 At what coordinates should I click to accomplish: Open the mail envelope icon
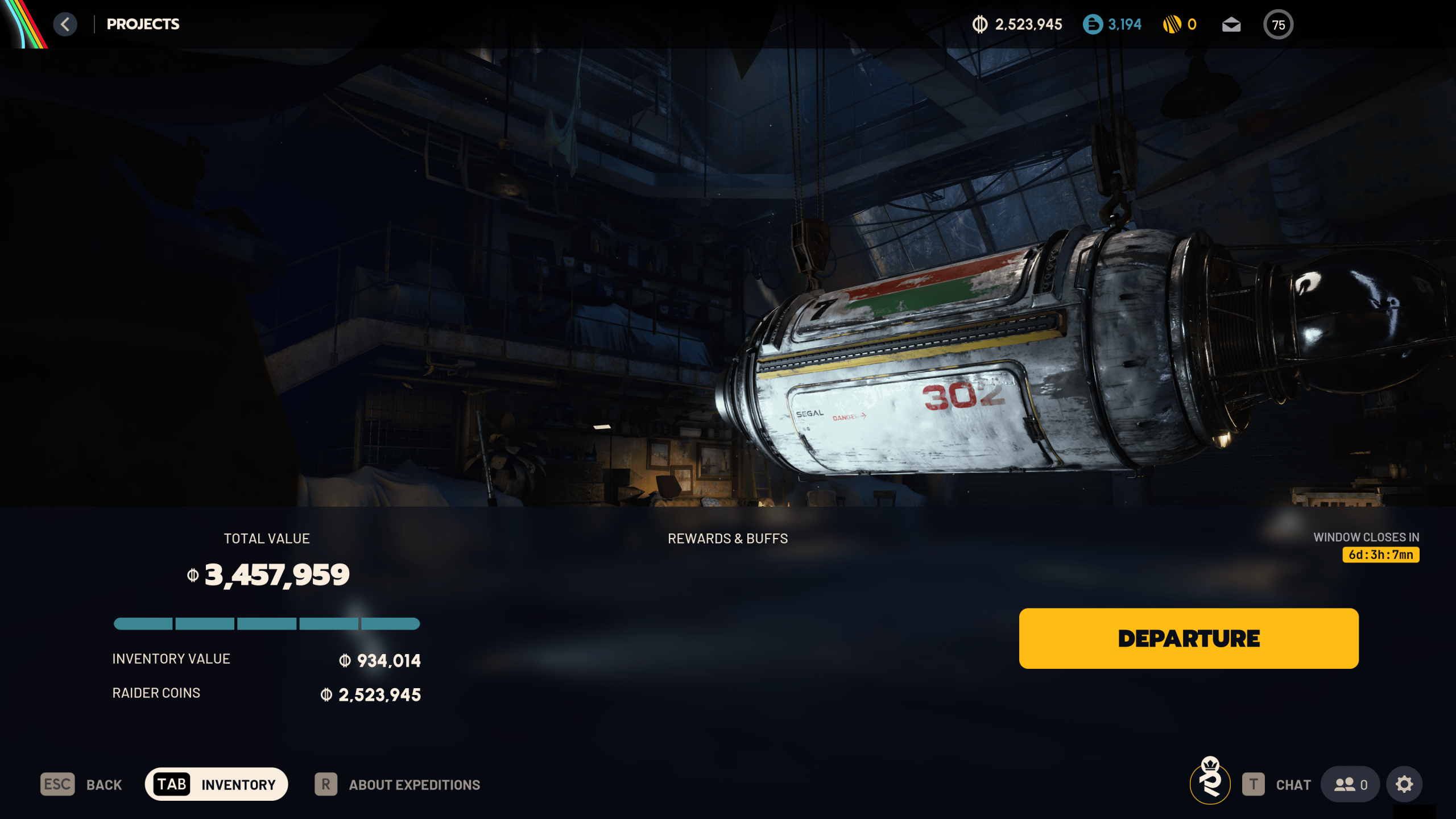pyautogui.click(x=1231, y=24)
